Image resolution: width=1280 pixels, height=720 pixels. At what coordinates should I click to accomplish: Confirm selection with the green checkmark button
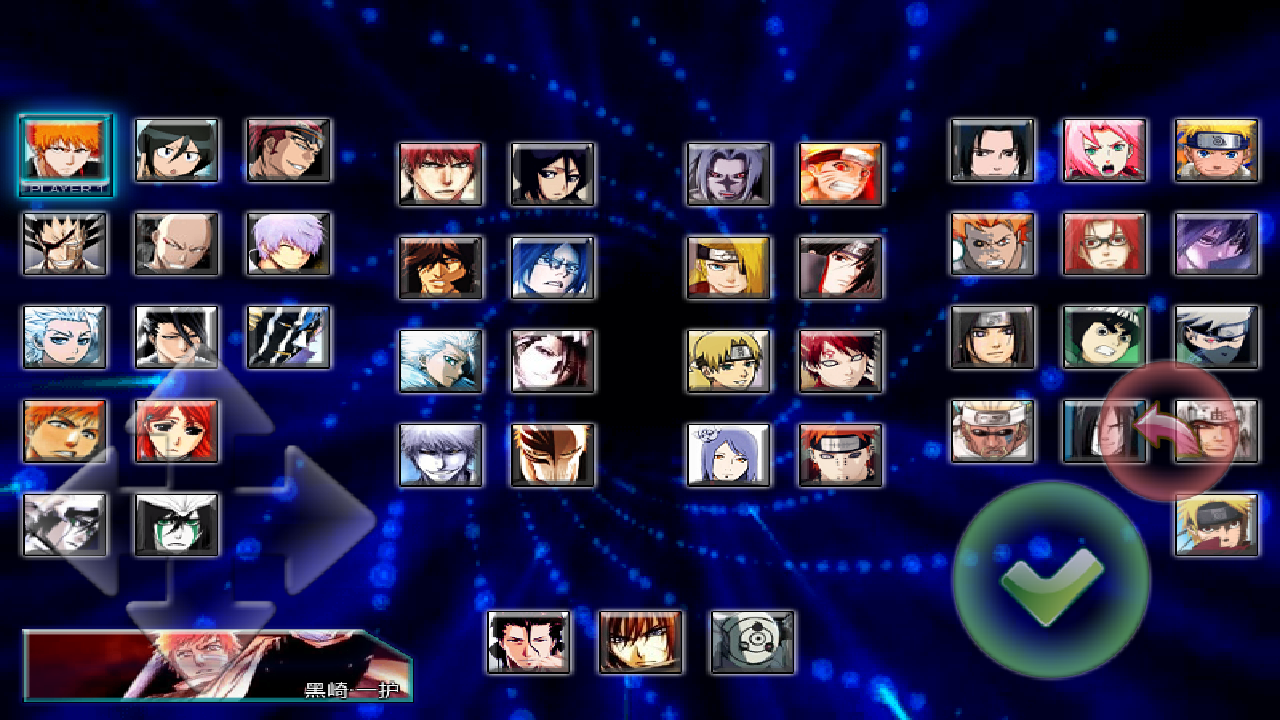coord(1051,580)
